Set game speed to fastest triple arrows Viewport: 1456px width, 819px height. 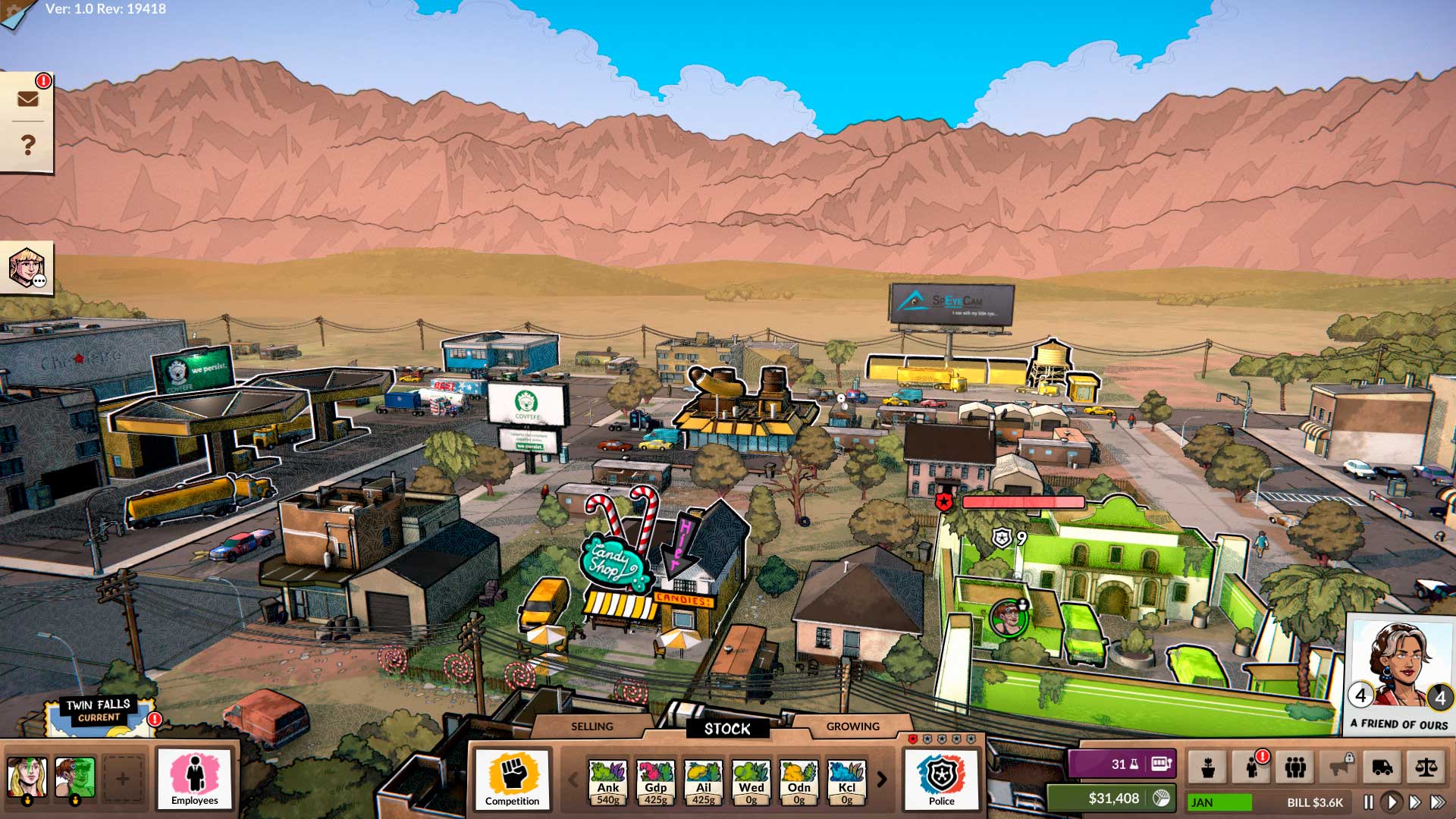click(x=1438, y=802)
